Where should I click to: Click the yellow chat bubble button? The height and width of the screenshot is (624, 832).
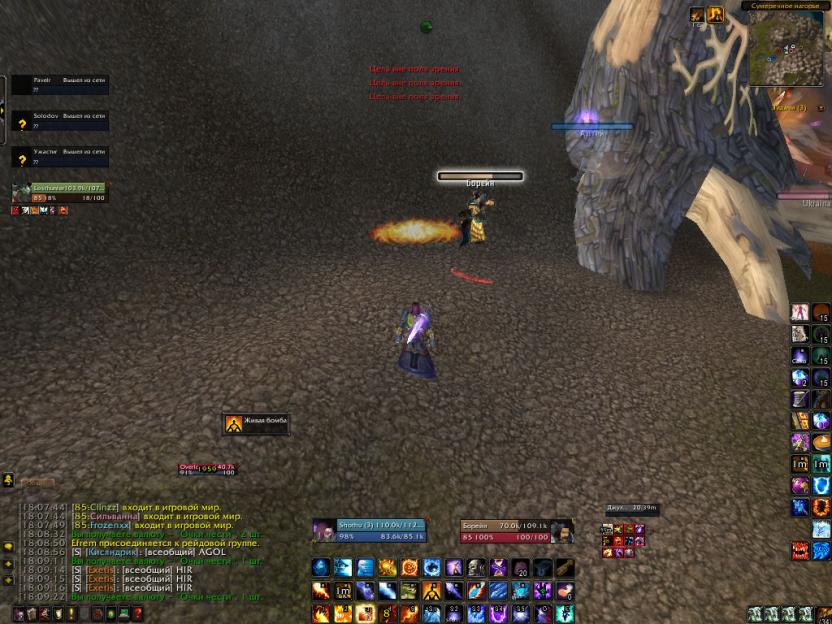tap(8, 548)
